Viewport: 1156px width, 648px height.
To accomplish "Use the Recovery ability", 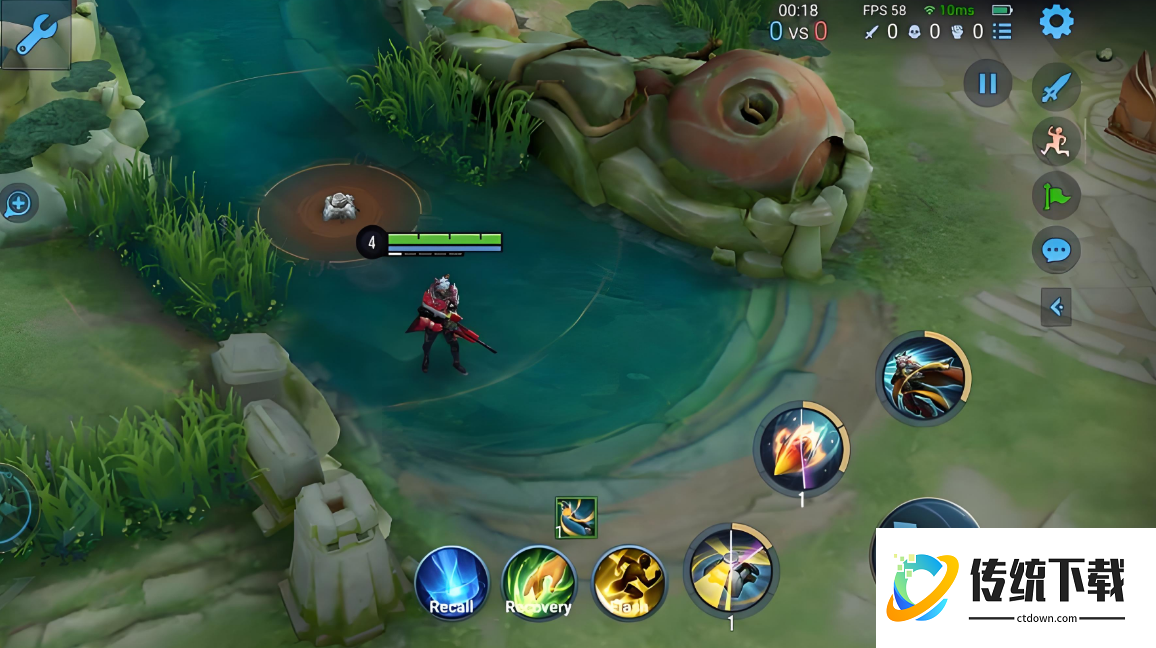I will point(538,583).
